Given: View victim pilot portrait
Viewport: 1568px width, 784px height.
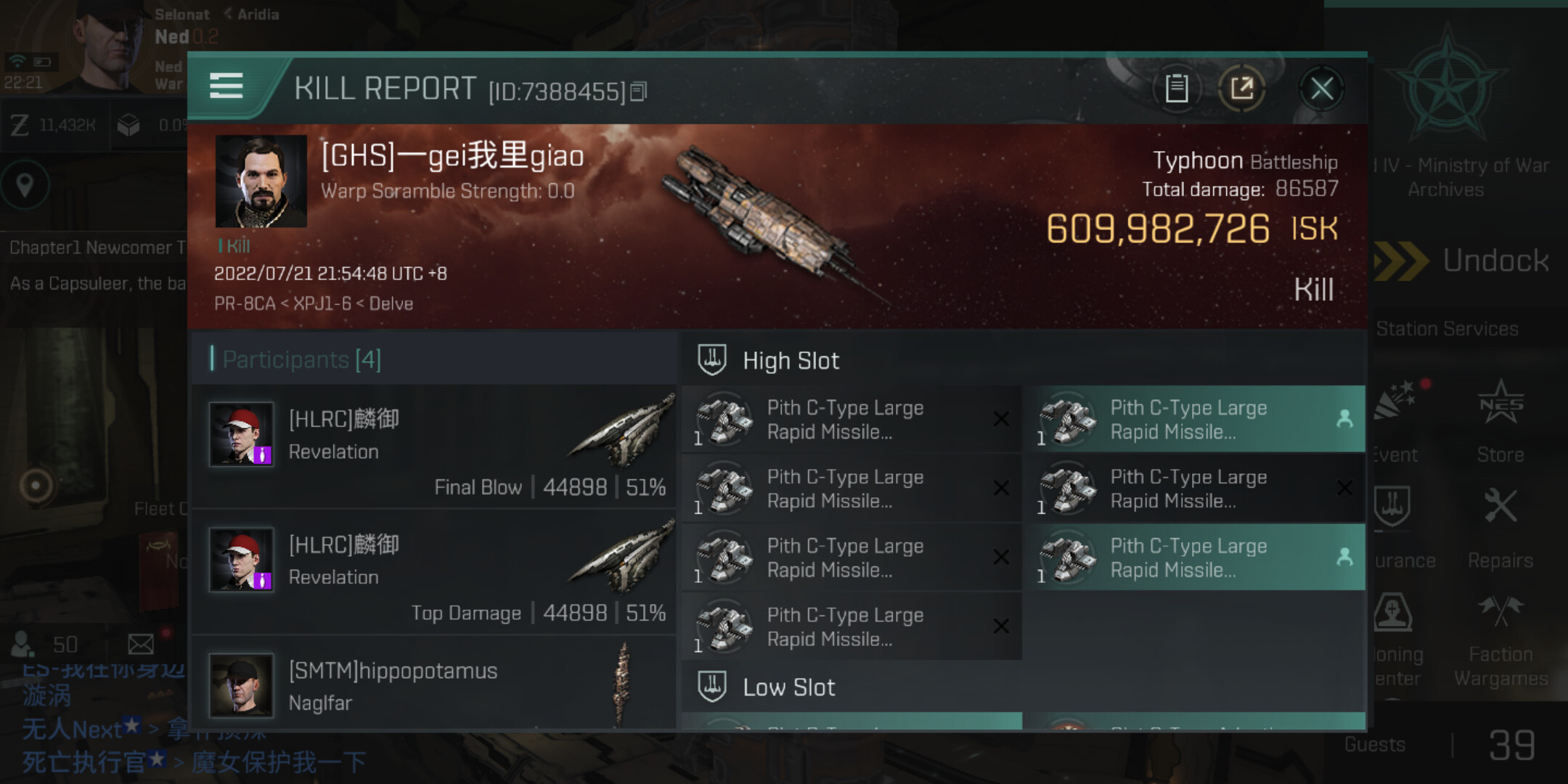Looking at the screenshot, I should click(261, 181).
